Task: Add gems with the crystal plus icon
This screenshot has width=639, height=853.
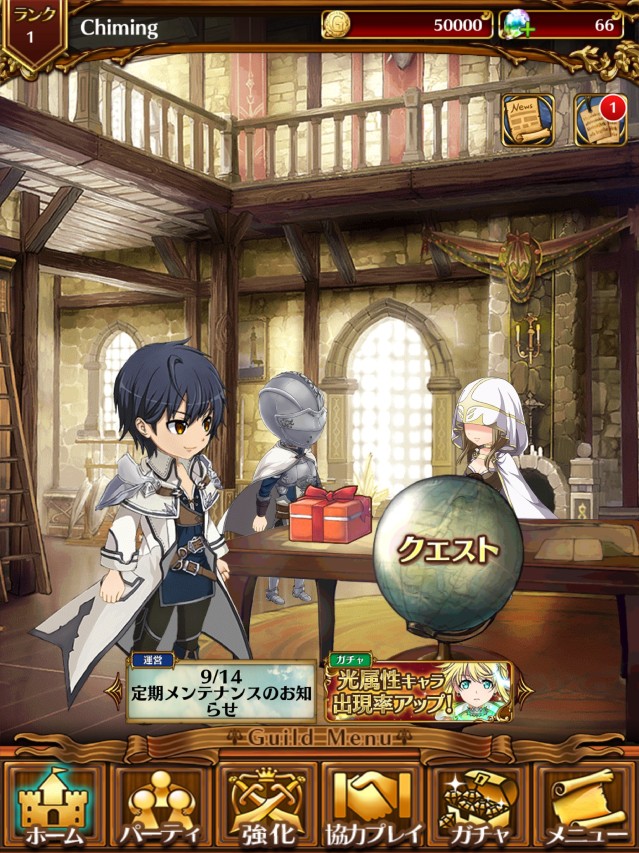Action: click(x=518, y=26)
